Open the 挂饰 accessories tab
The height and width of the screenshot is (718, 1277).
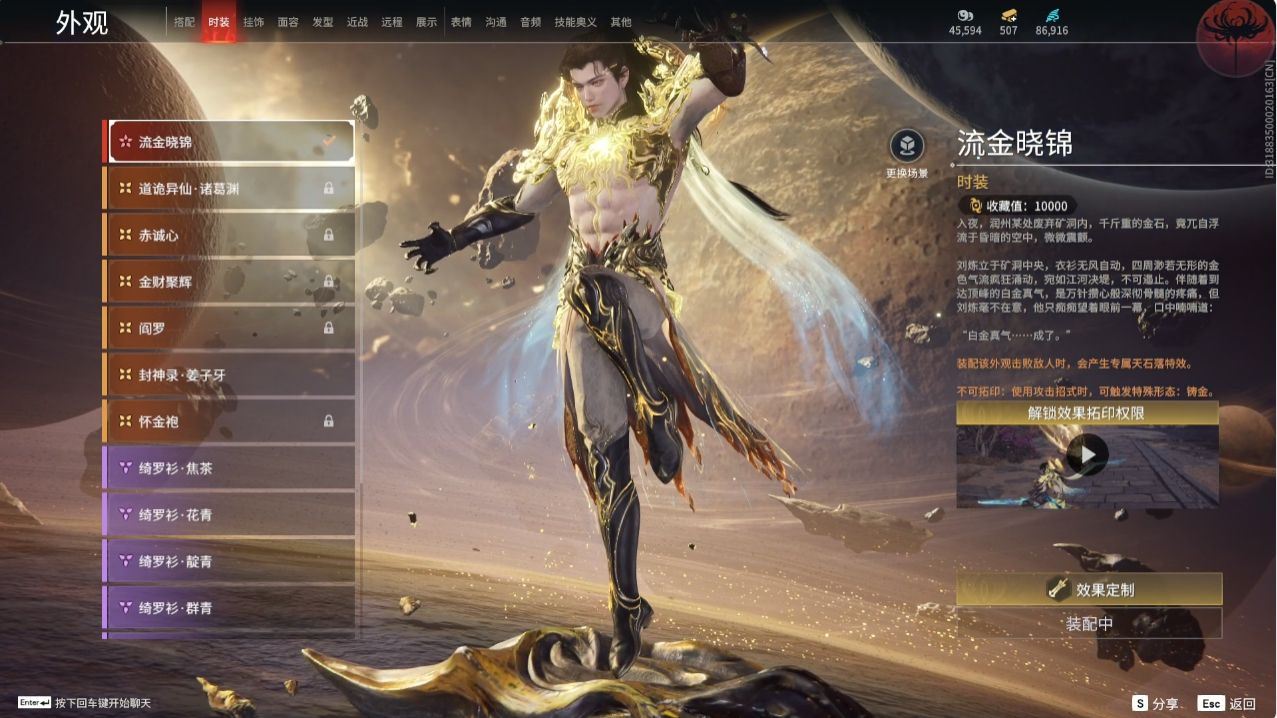(253, 22)
